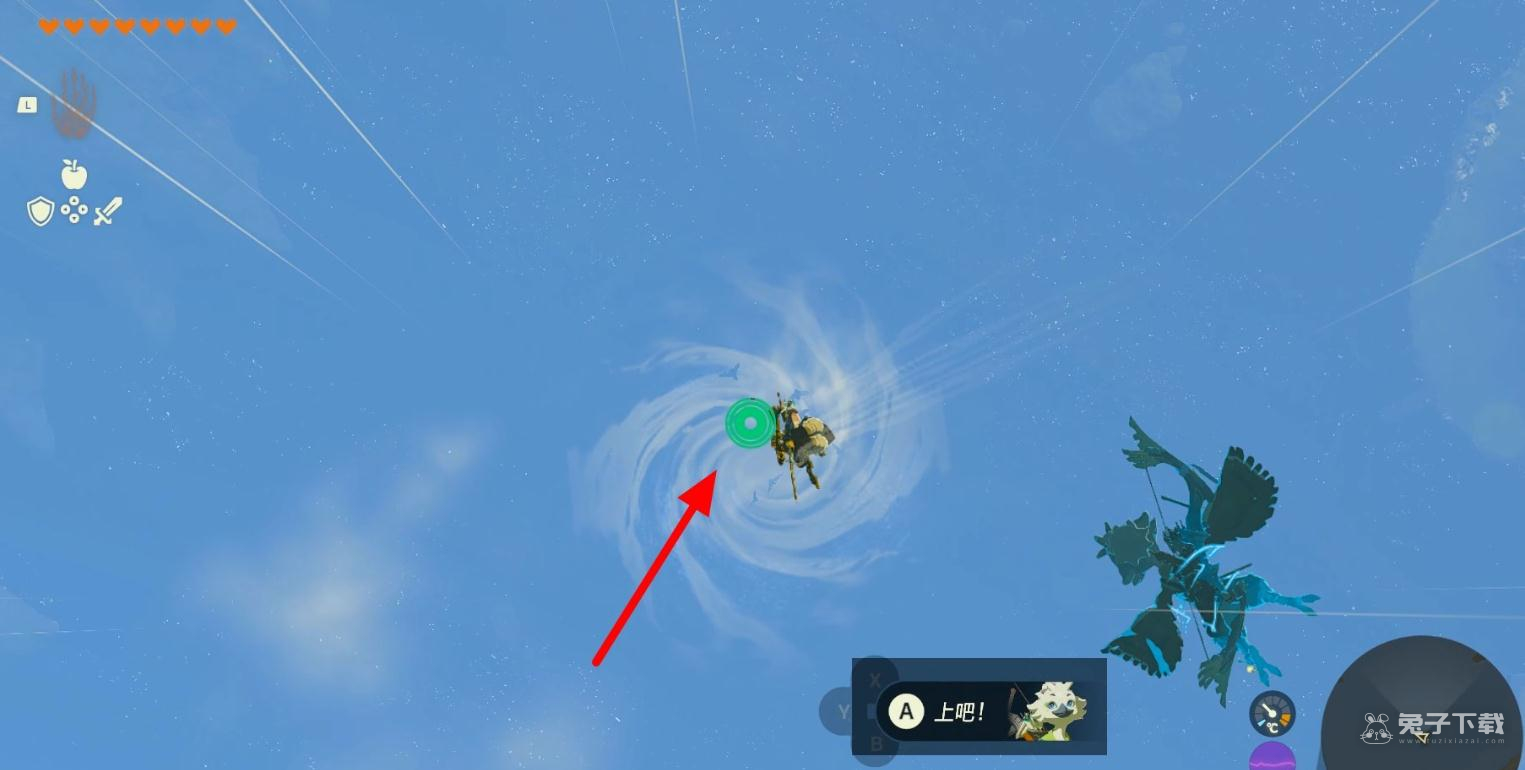1525x770 pixels.
Task: Choose the shield quick-select icon
Action: 40,211
